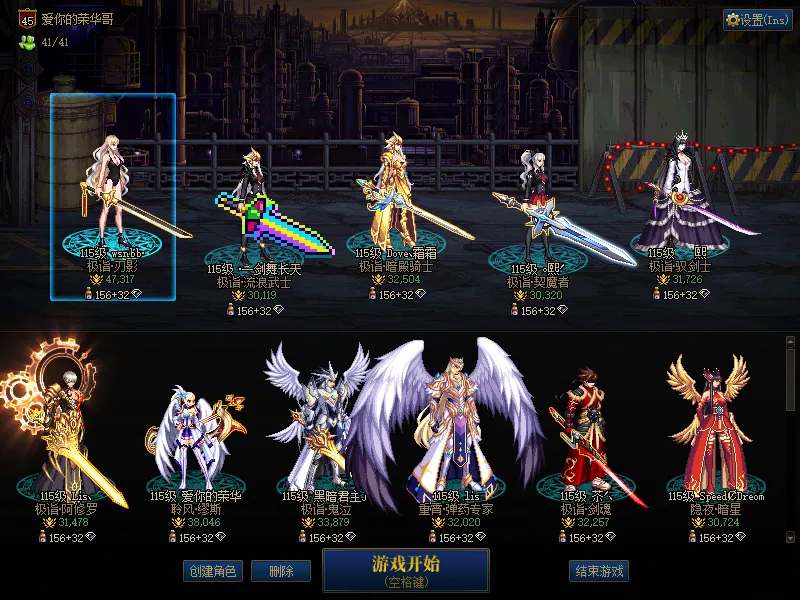Open the 设置 settings menu
800x600 pixels.
pyautogui.click(x=758, y=20)
